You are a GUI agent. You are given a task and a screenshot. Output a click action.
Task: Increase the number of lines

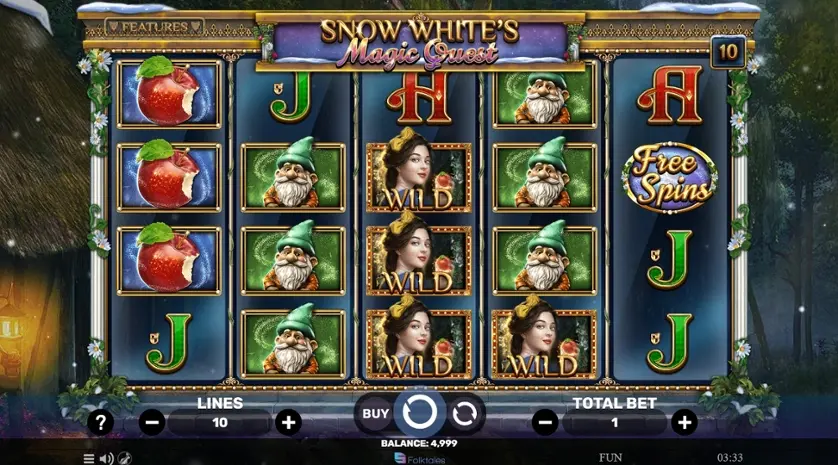tap(288, 422)
